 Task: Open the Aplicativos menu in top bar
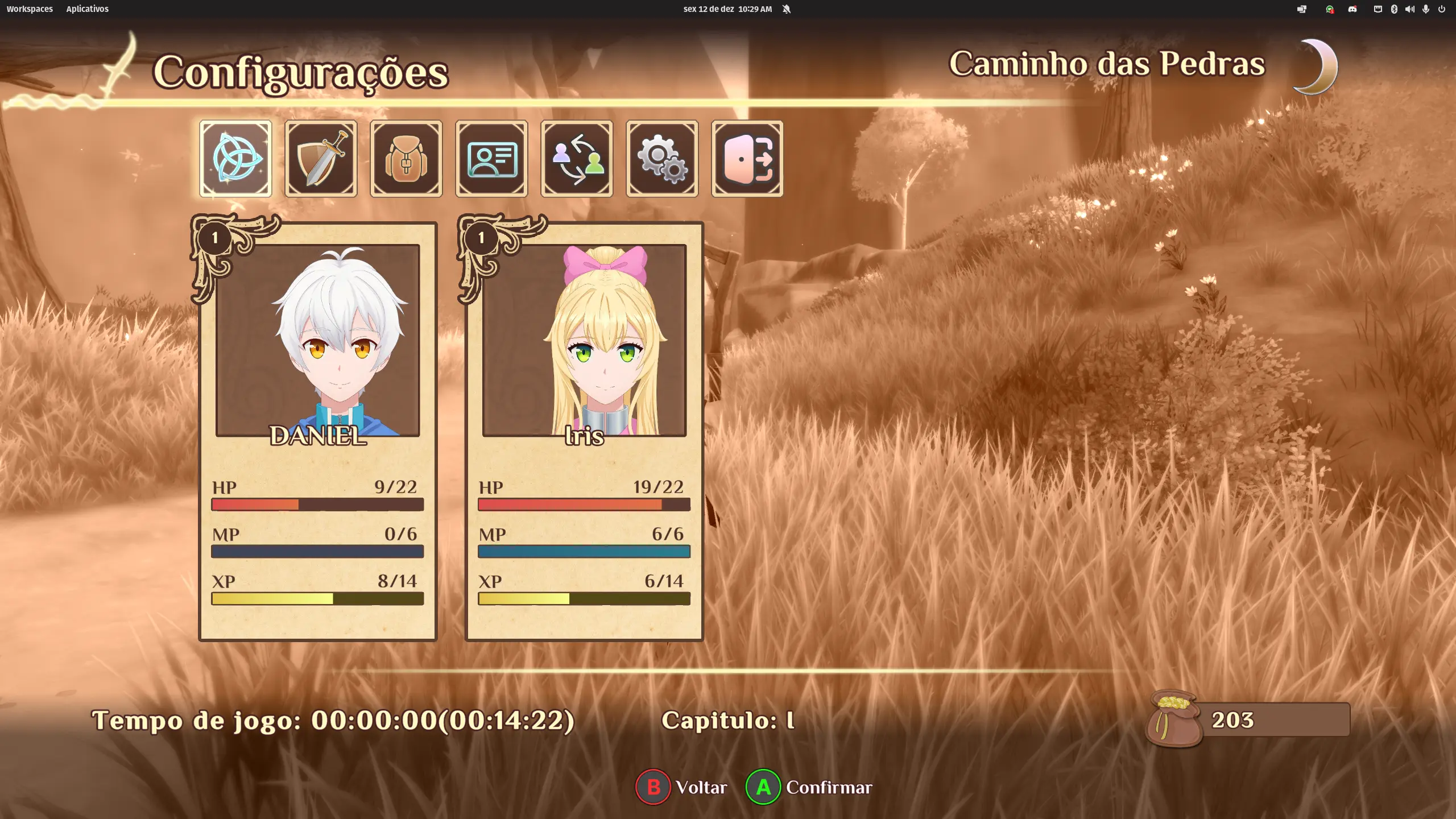coord(87,9)
